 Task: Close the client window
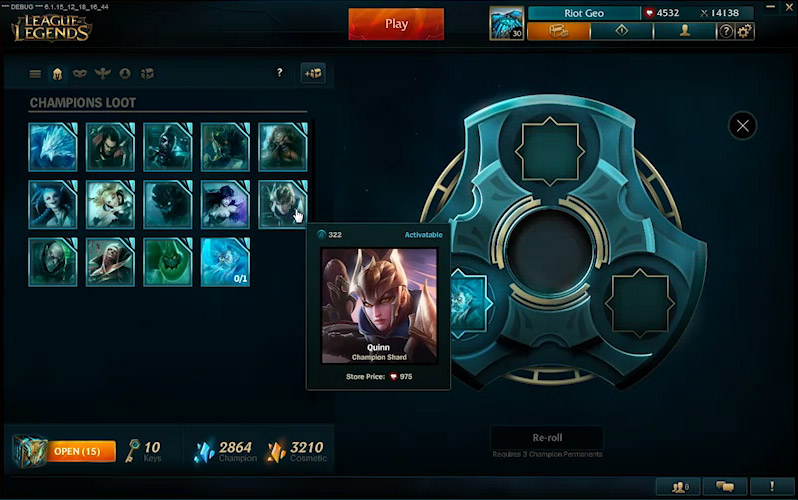[789, 5]
